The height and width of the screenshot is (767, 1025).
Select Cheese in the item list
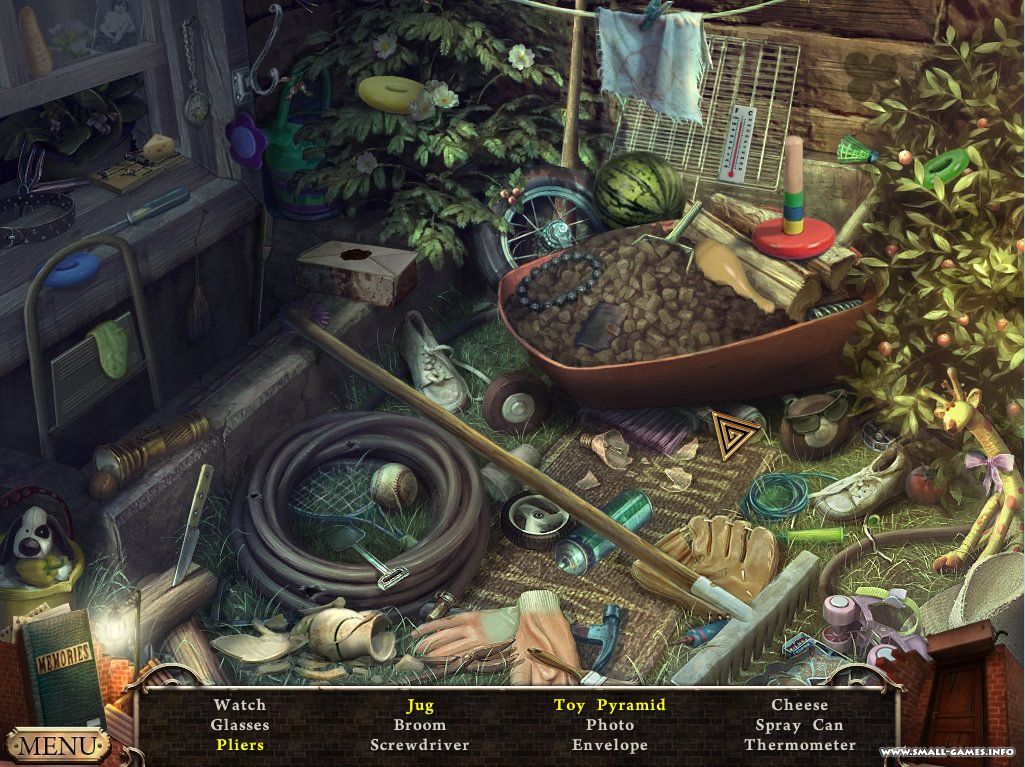click(799, 705)
